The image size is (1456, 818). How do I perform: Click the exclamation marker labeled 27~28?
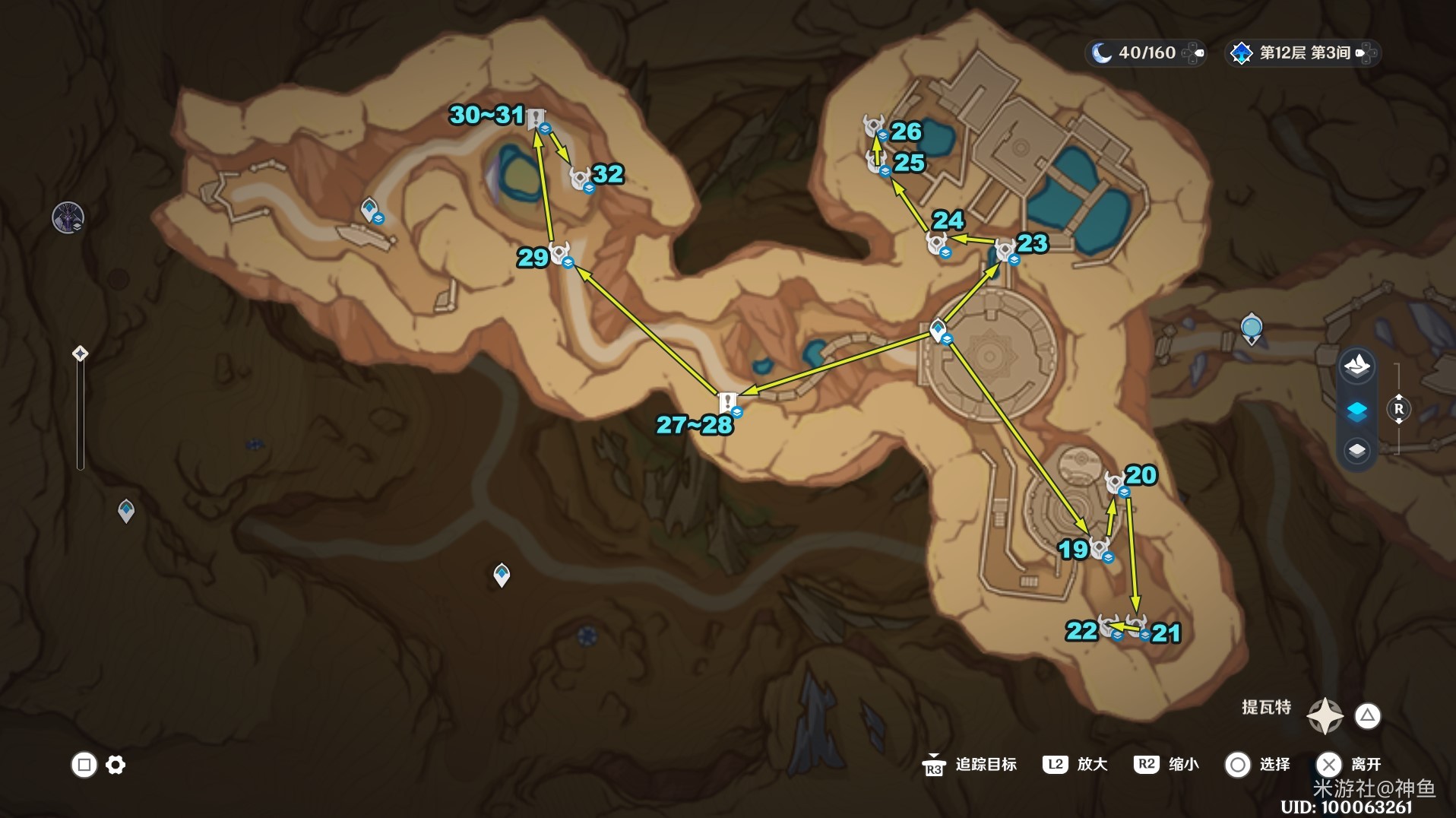(x=728, y=402)
